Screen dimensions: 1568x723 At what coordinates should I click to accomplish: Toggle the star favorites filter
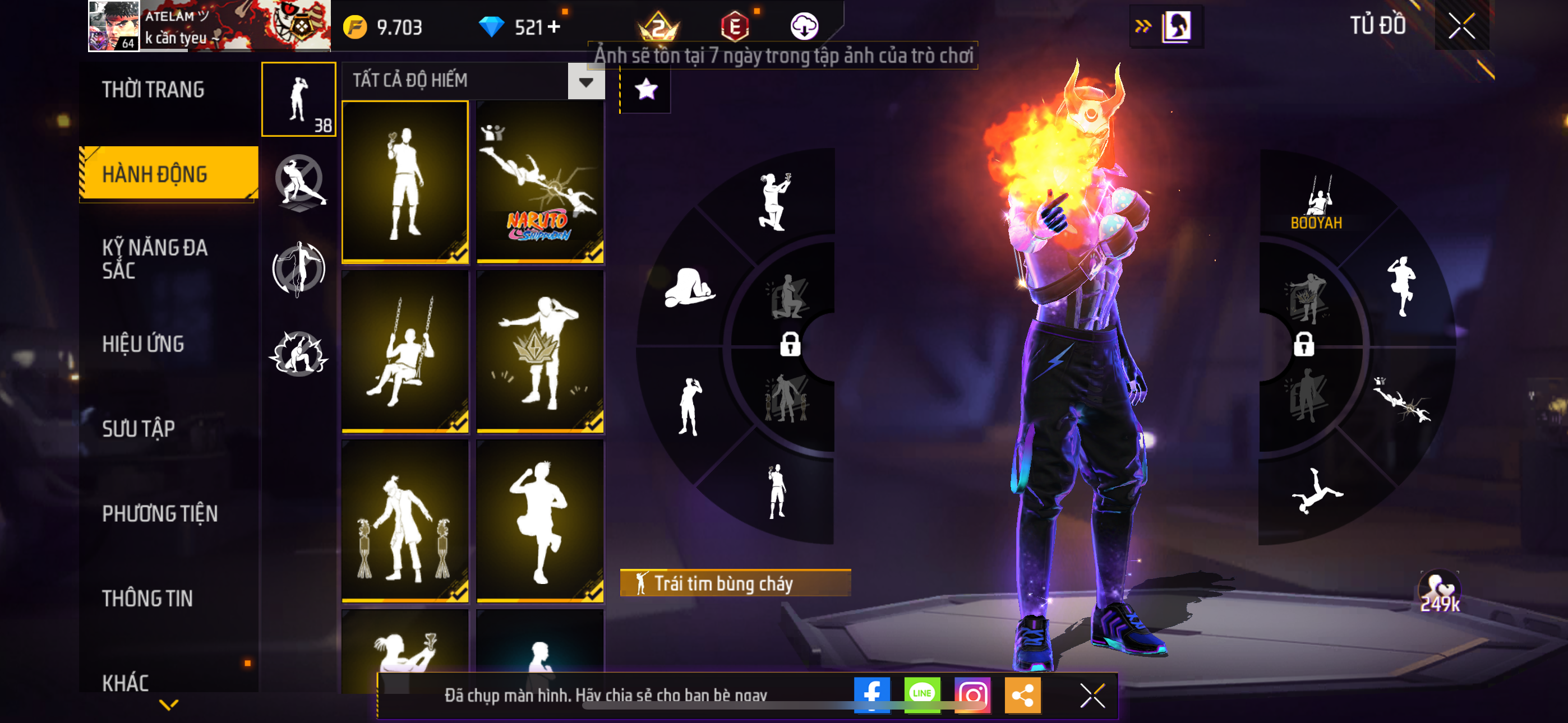pos(646,90)
